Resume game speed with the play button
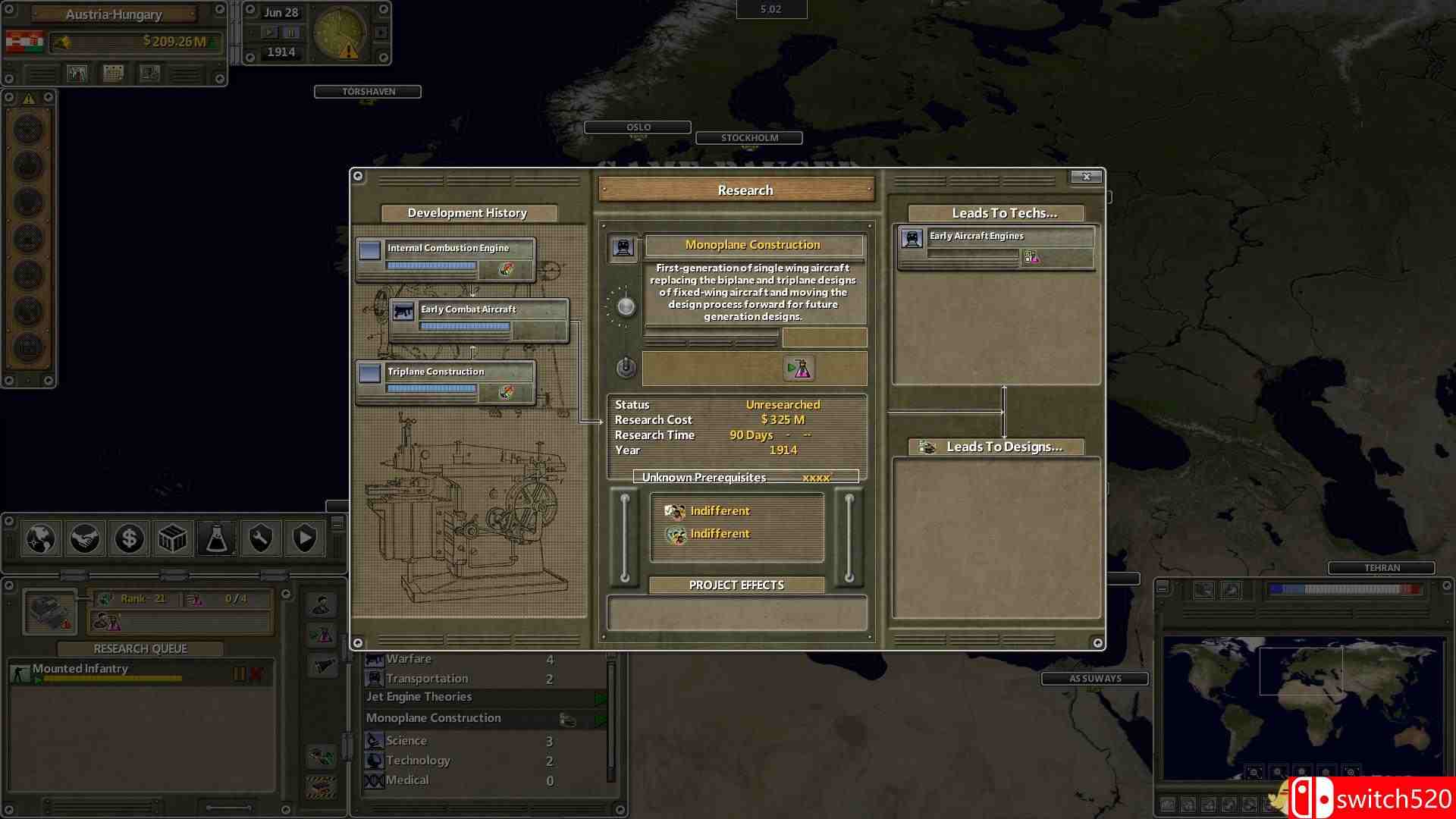Screen dimensions: 1456x819 point(271,32)
